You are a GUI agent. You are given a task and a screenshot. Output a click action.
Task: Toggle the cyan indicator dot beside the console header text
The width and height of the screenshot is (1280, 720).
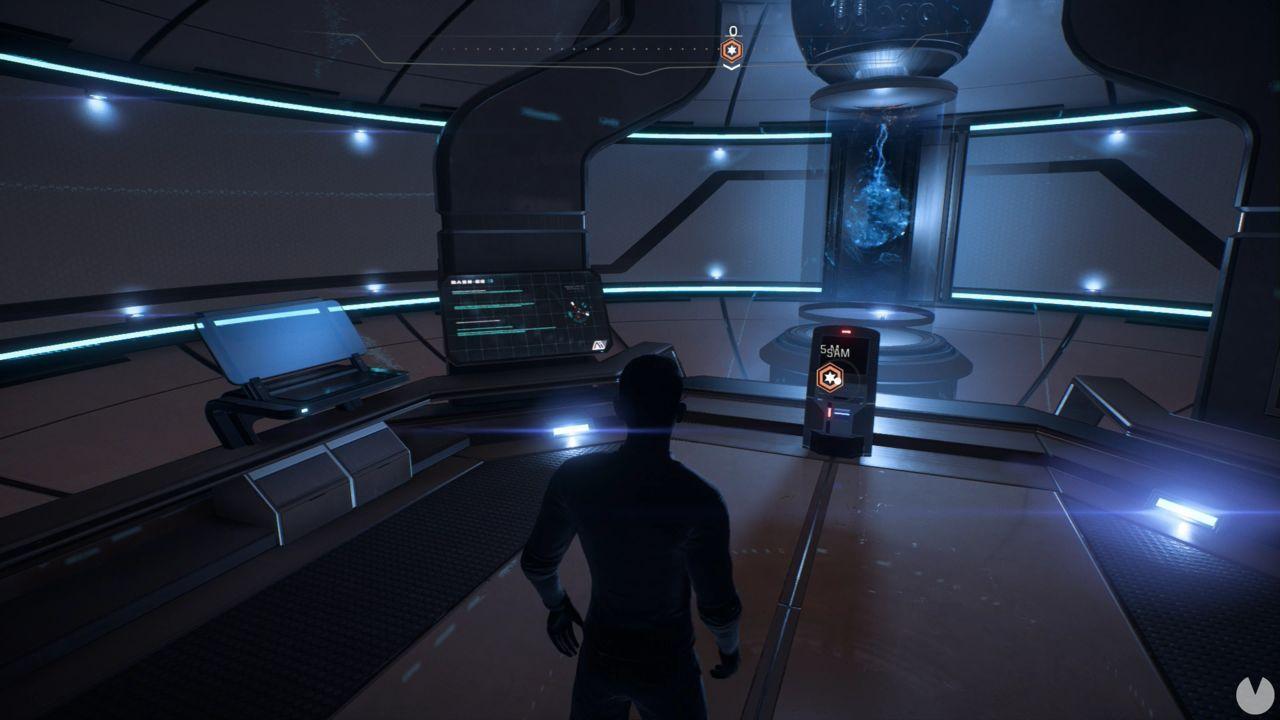492,281
